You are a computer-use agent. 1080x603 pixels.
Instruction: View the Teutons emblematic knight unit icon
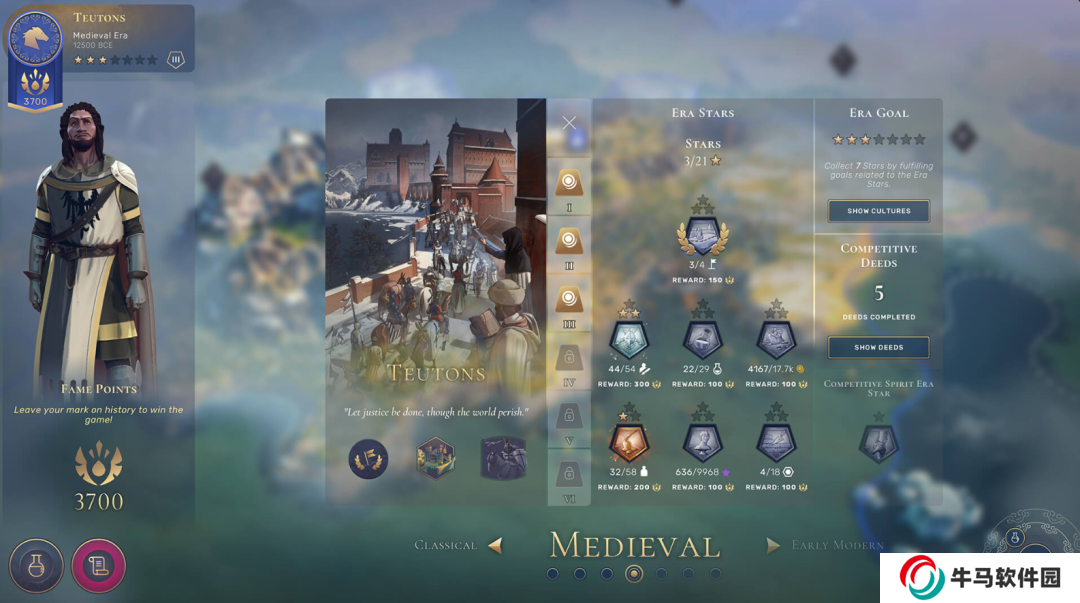pos(503,459)
